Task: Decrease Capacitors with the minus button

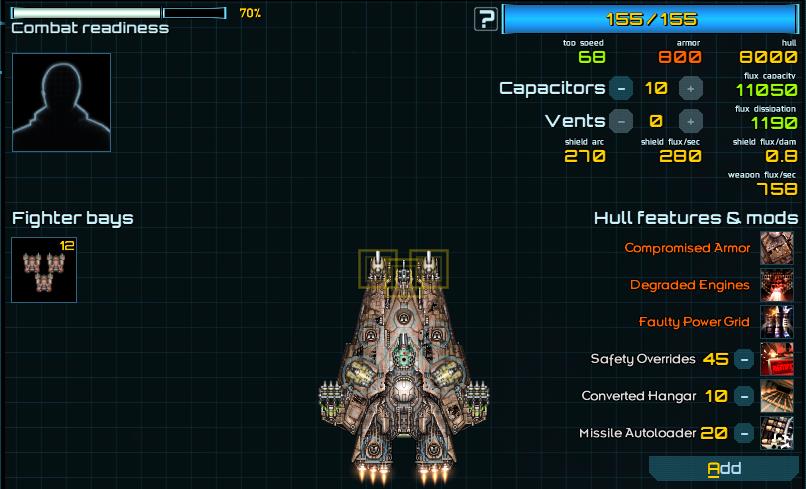Action: point(621,88)
